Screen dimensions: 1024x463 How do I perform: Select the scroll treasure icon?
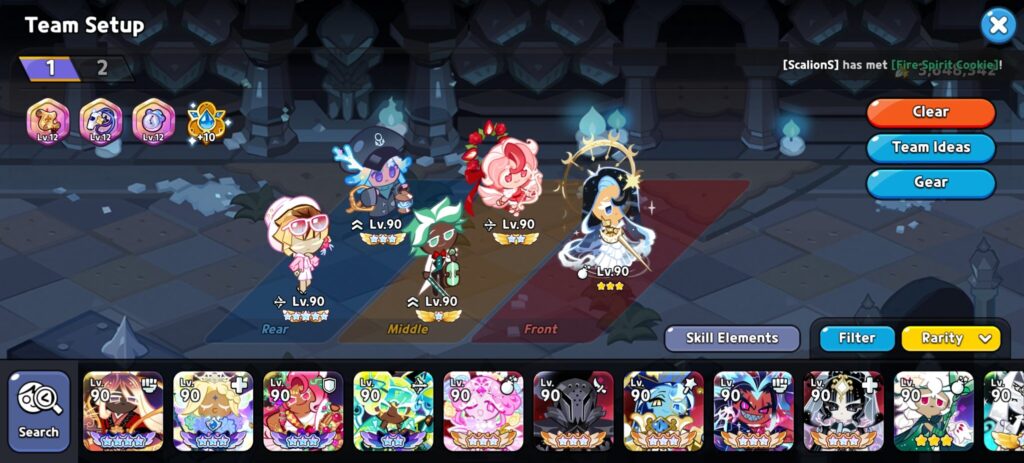(x=46, y=122)
